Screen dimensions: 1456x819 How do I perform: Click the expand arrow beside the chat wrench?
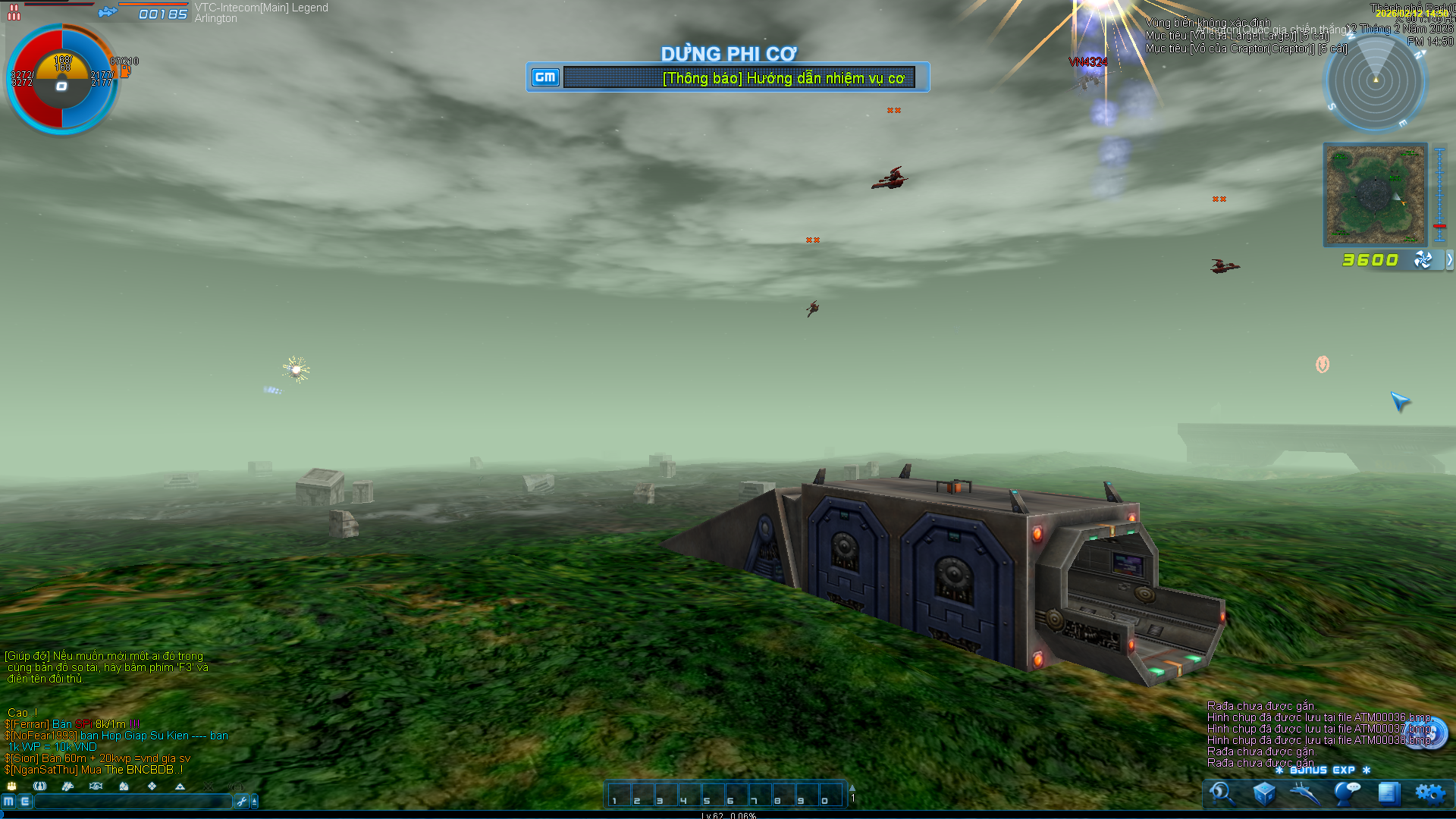[x=255, y=802]
